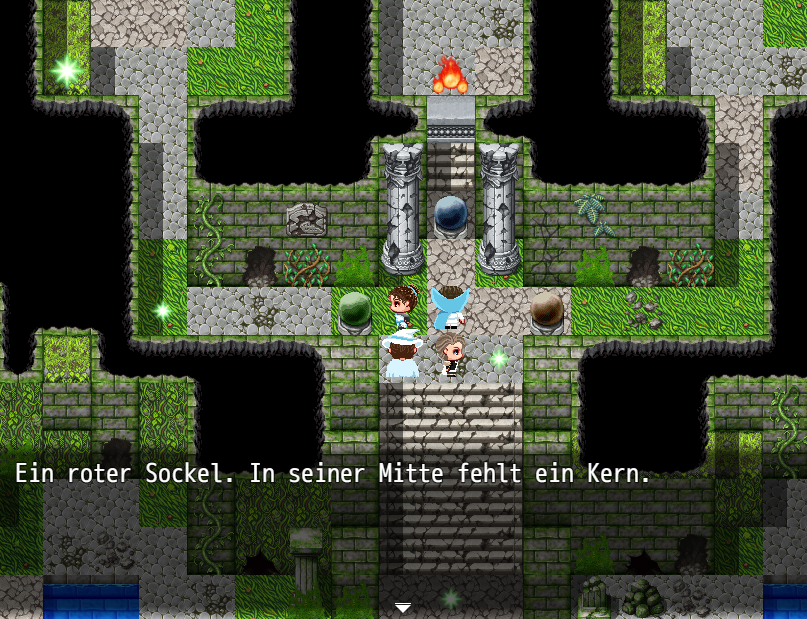
Task: Click the white dialogue continue arrow
Action: point(403,607)
